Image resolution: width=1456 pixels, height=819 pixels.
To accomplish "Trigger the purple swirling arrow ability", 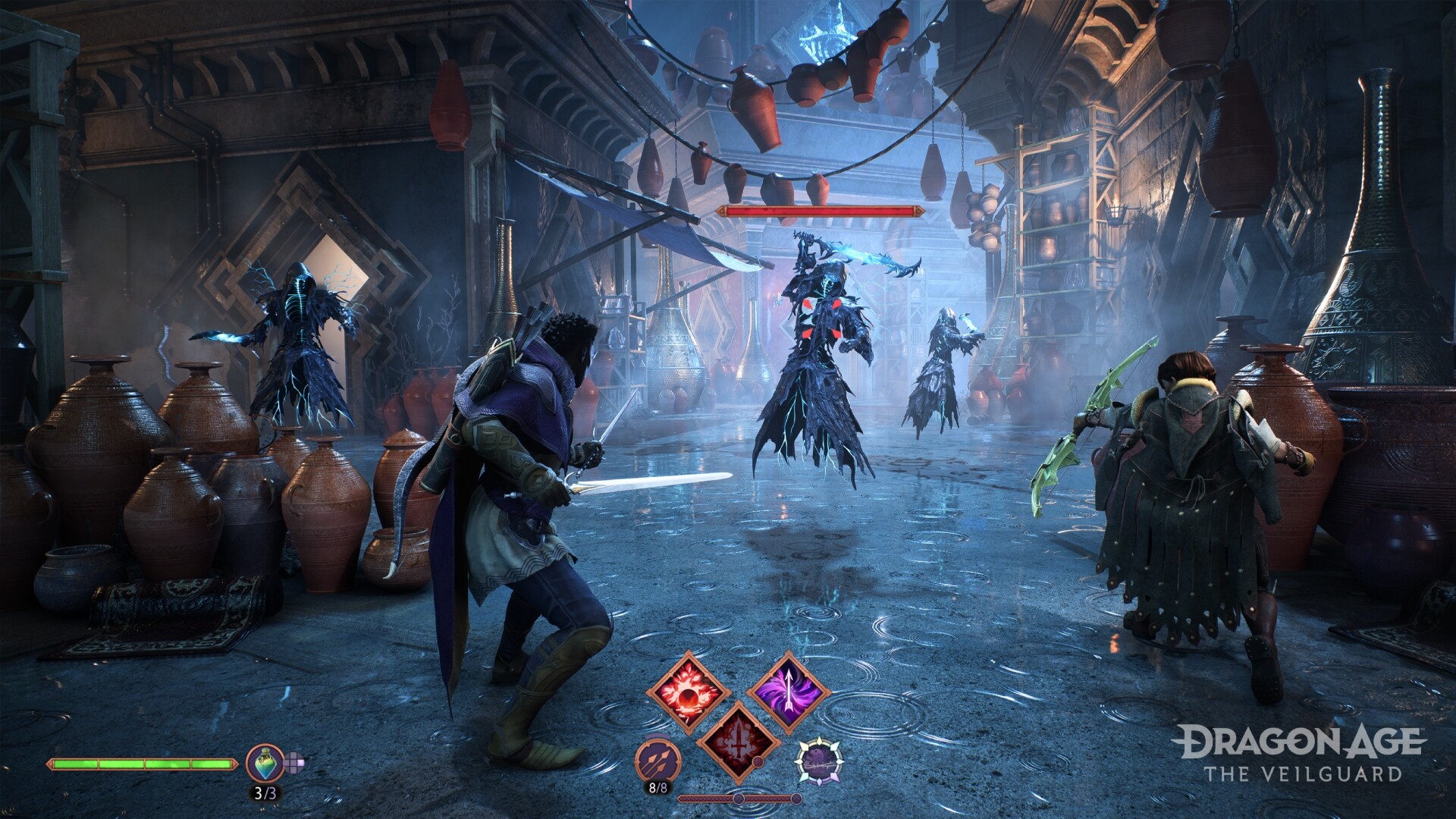I will (x=787, y=691).
